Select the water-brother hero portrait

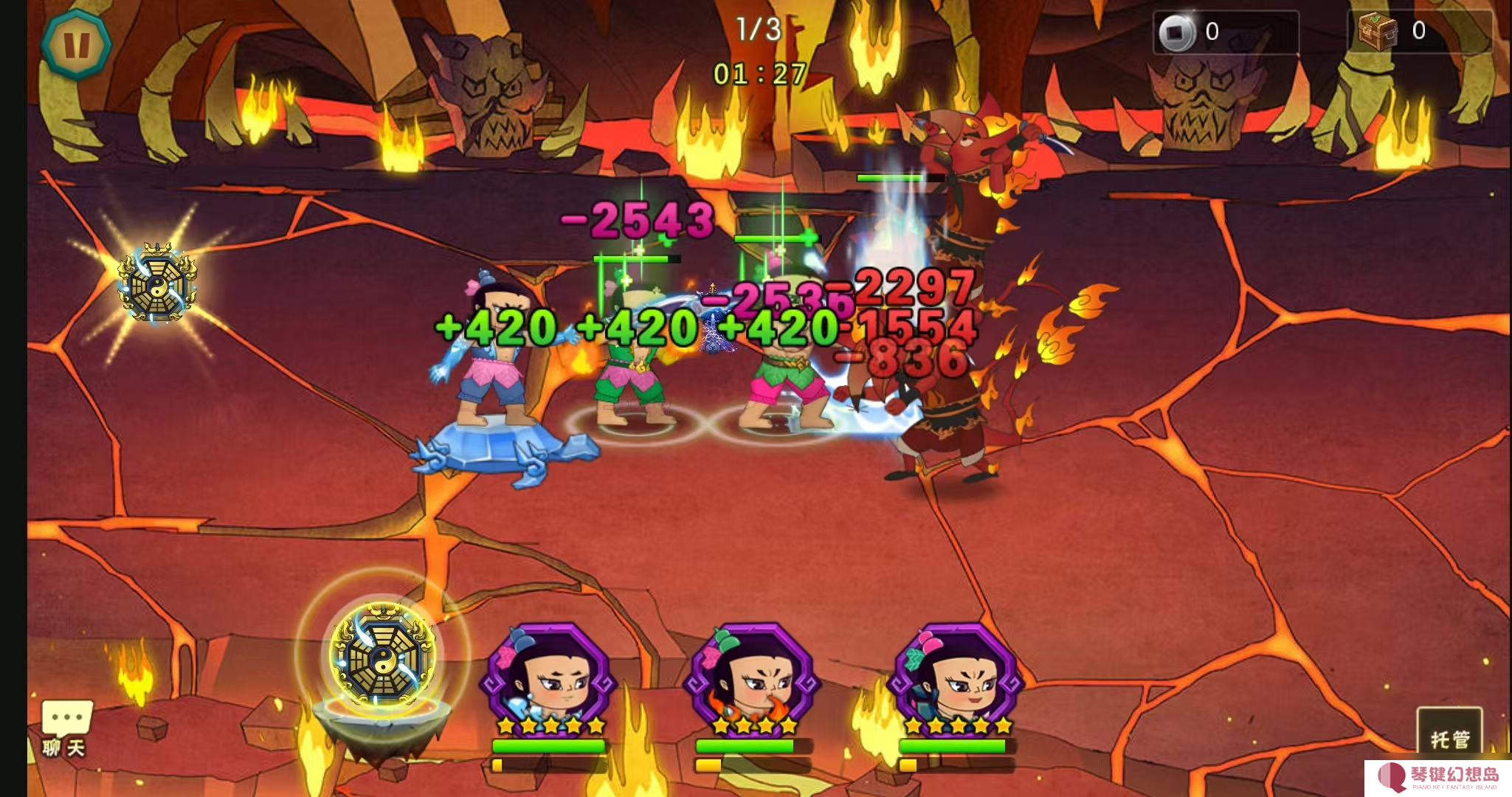(x=548, y=675)
